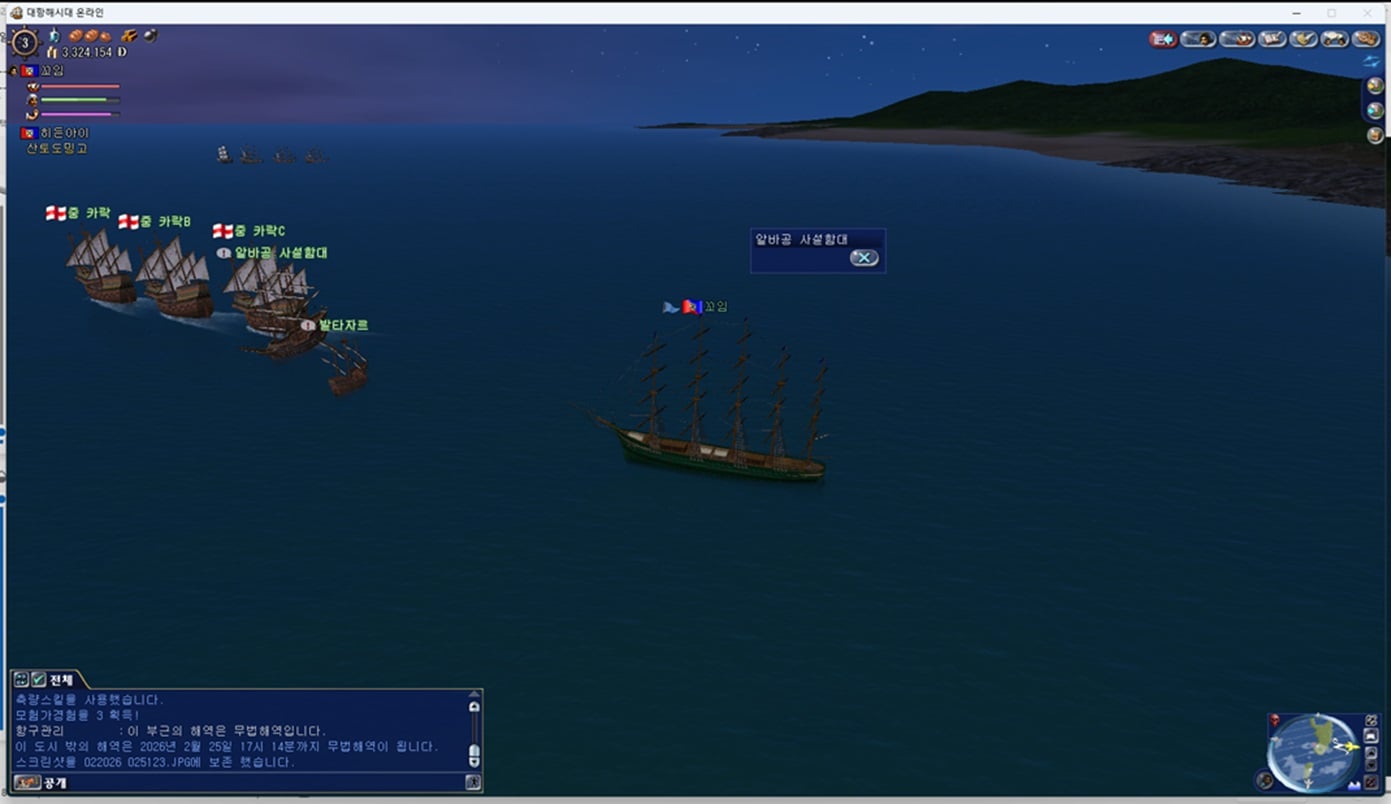Open the character portrait menu button
Screen dimensions: 1391x804
1198,39
